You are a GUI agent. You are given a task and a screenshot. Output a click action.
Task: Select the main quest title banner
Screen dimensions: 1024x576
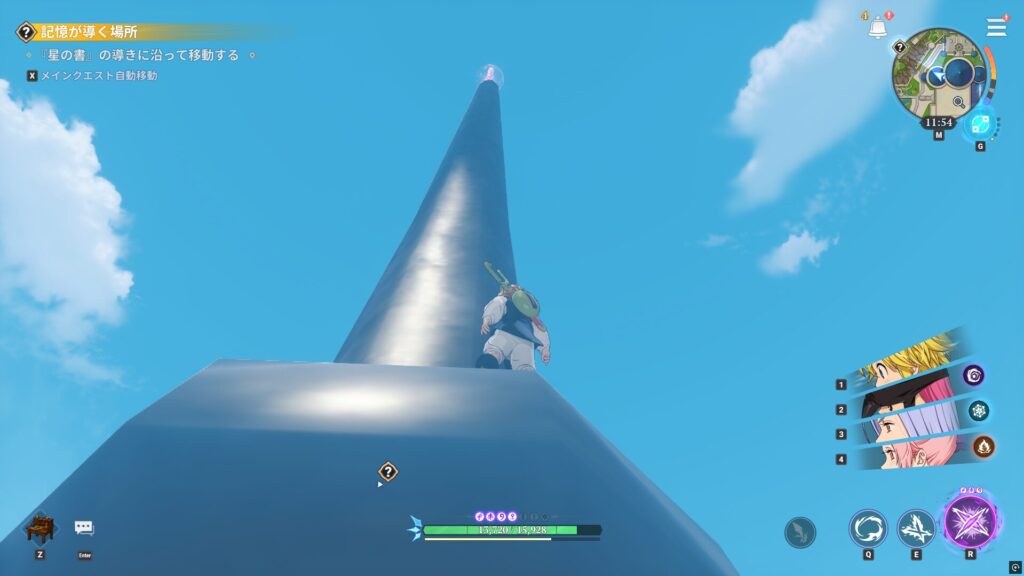pos(90,32)
